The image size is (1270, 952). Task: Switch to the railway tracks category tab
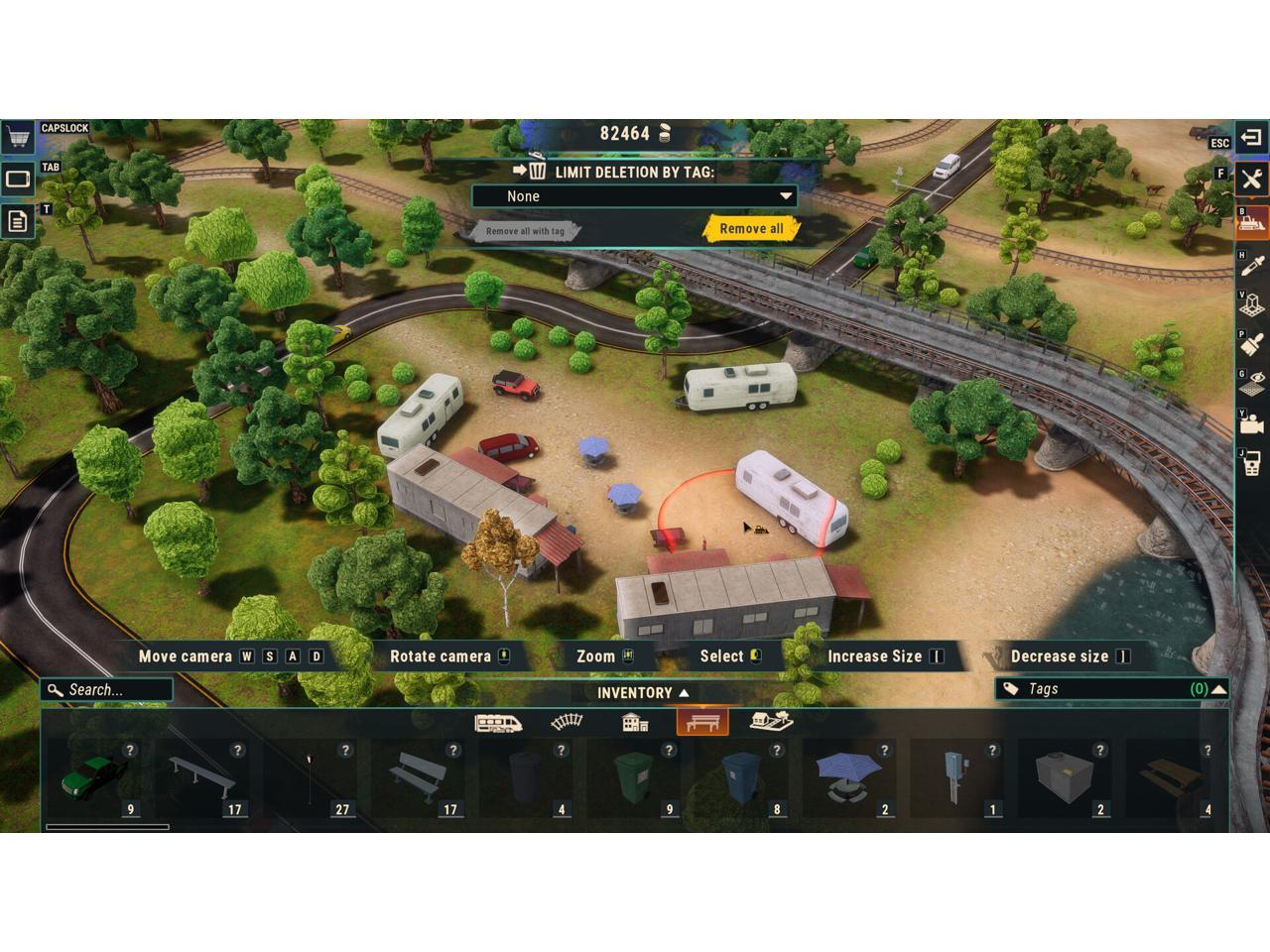pos(567,722)
